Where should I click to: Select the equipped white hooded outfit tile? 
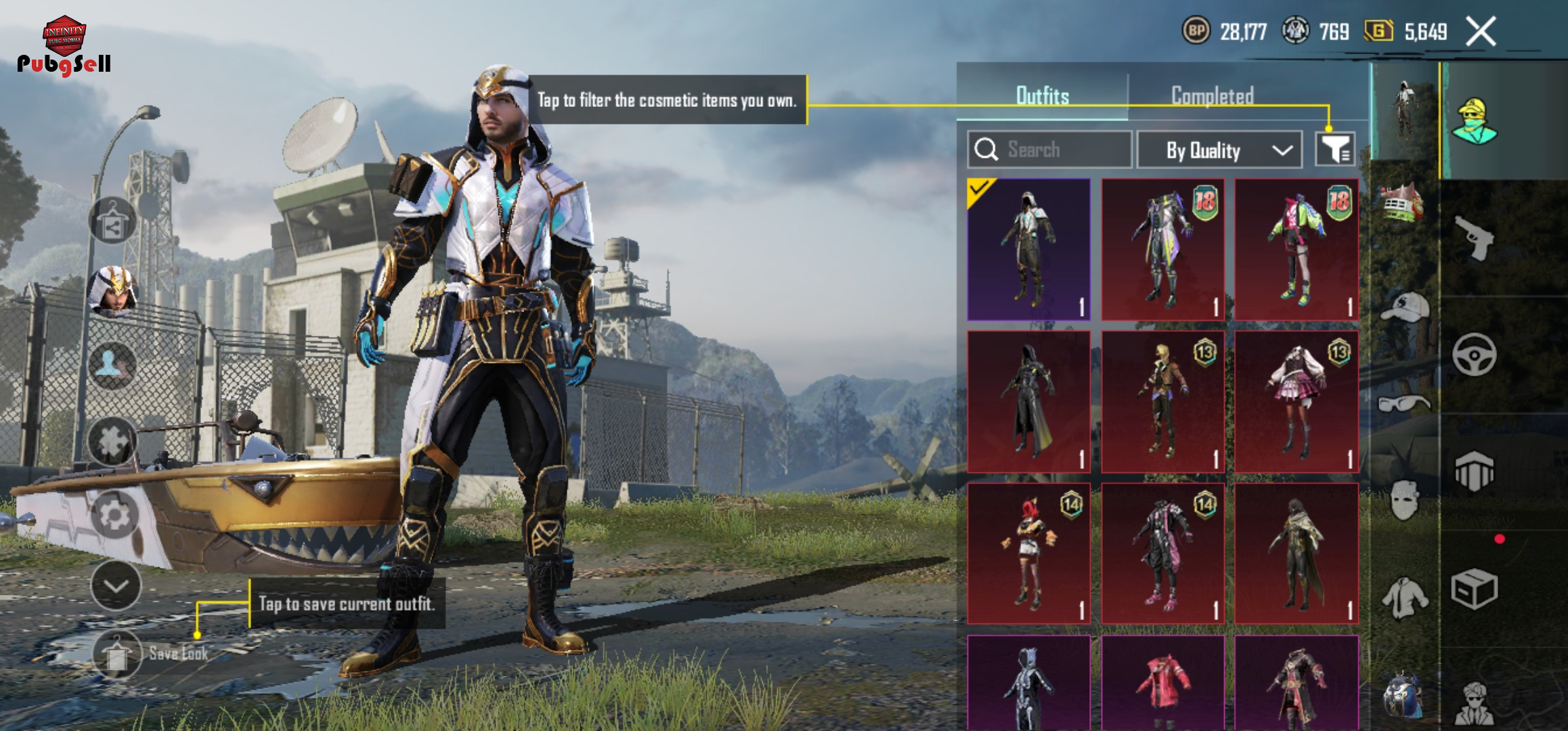click(1028, 249)
